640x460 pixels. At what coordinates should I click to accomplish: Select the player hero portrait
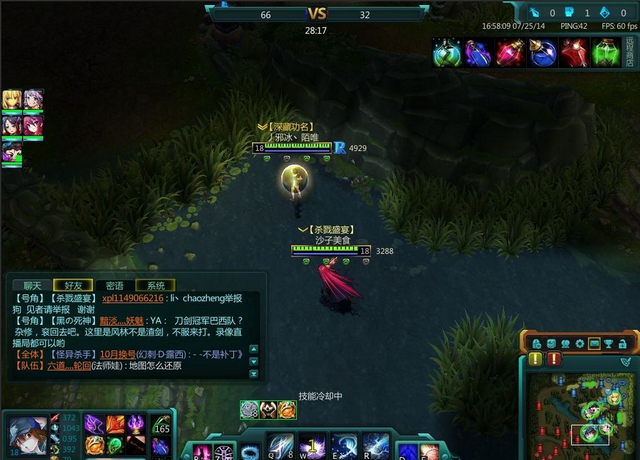[26, 435]
